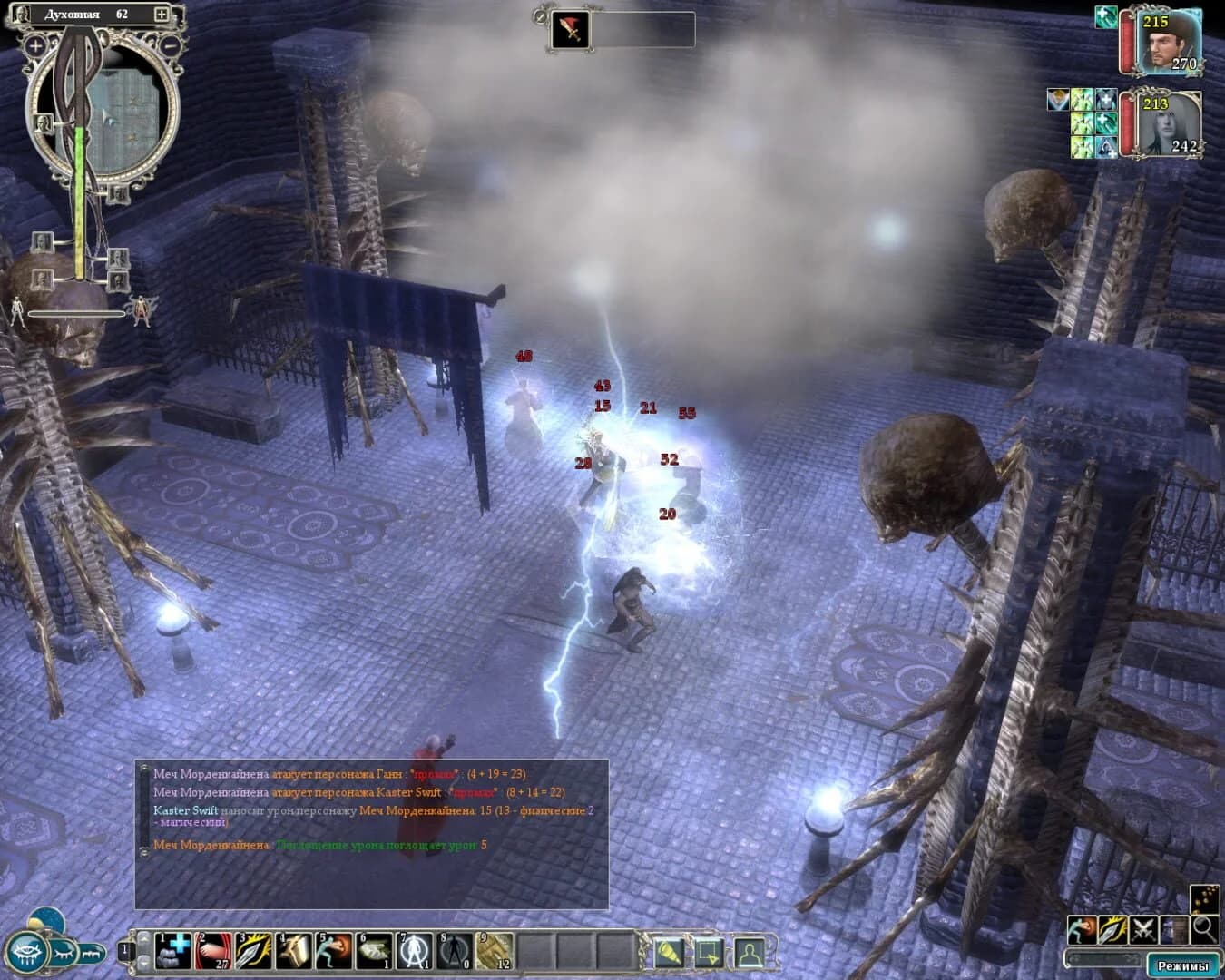Toggle the footprints tracking icon bottom left
Viewport: 1225px width, 980px height.
tap(92, 953)
